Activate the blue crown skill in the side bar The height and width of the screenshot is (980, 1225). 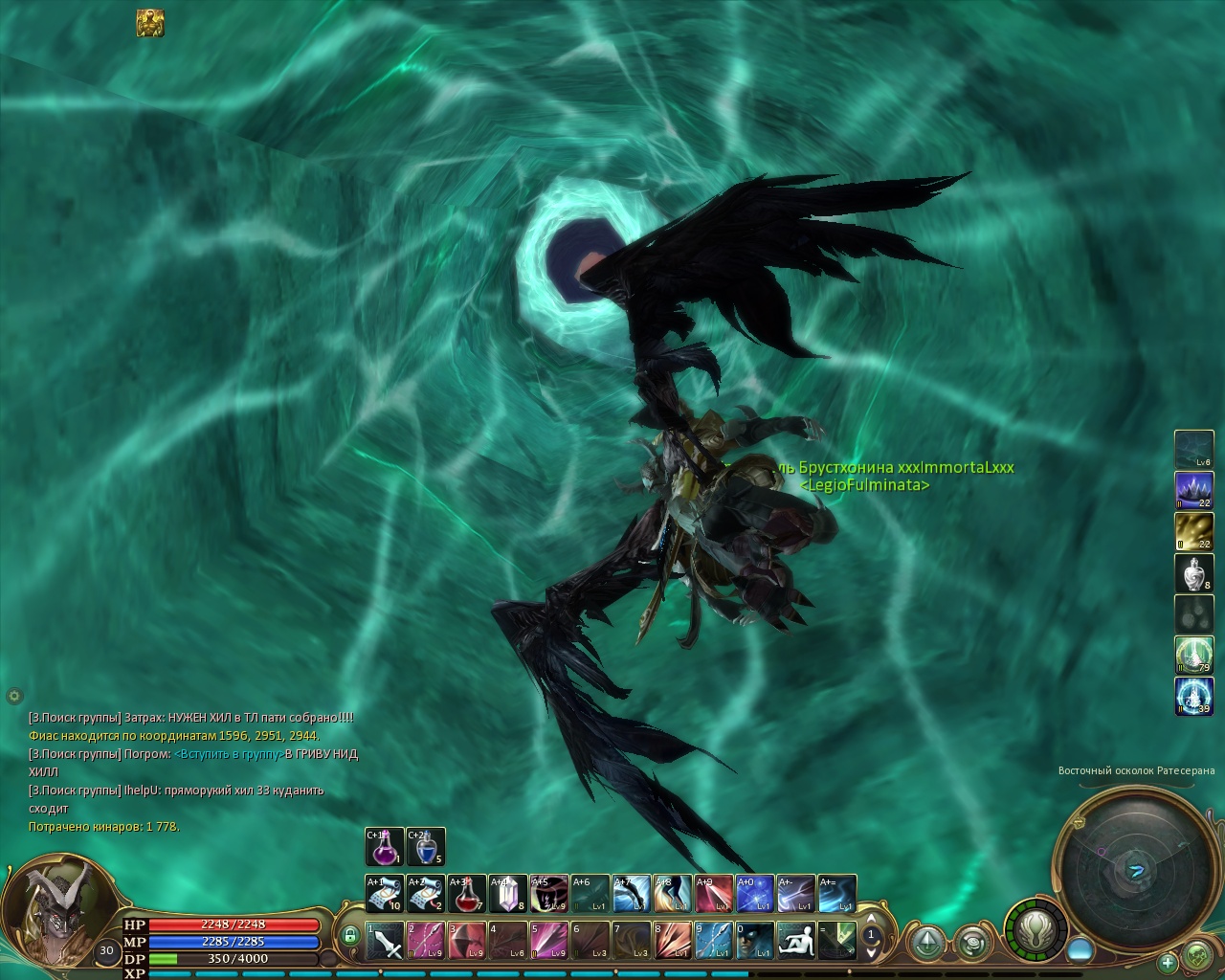tap(1193, 490)
